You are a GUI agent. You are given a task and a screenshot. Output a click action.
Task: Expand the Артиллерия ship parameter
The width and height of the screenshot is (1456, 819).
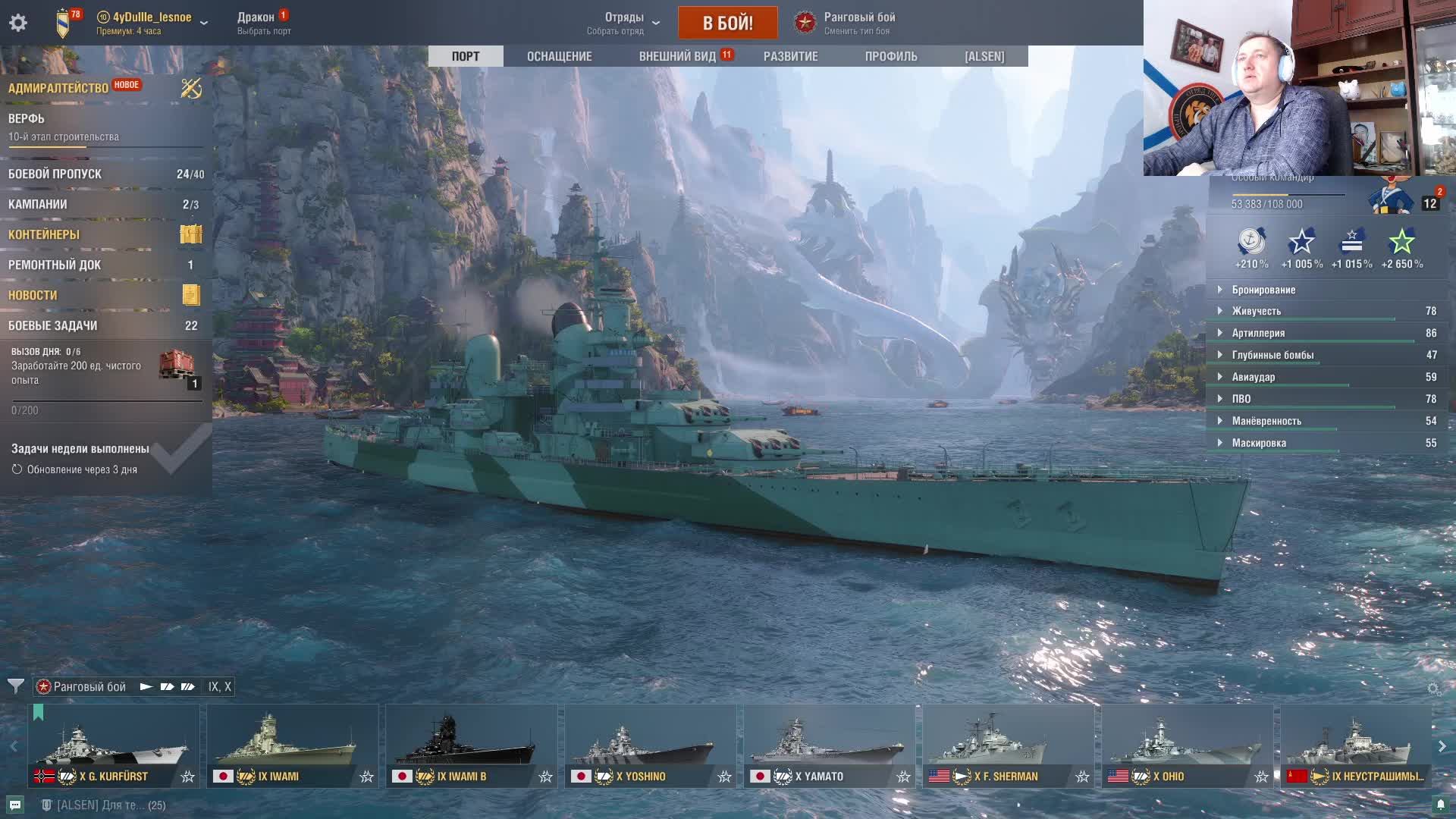click(1257, 333)
